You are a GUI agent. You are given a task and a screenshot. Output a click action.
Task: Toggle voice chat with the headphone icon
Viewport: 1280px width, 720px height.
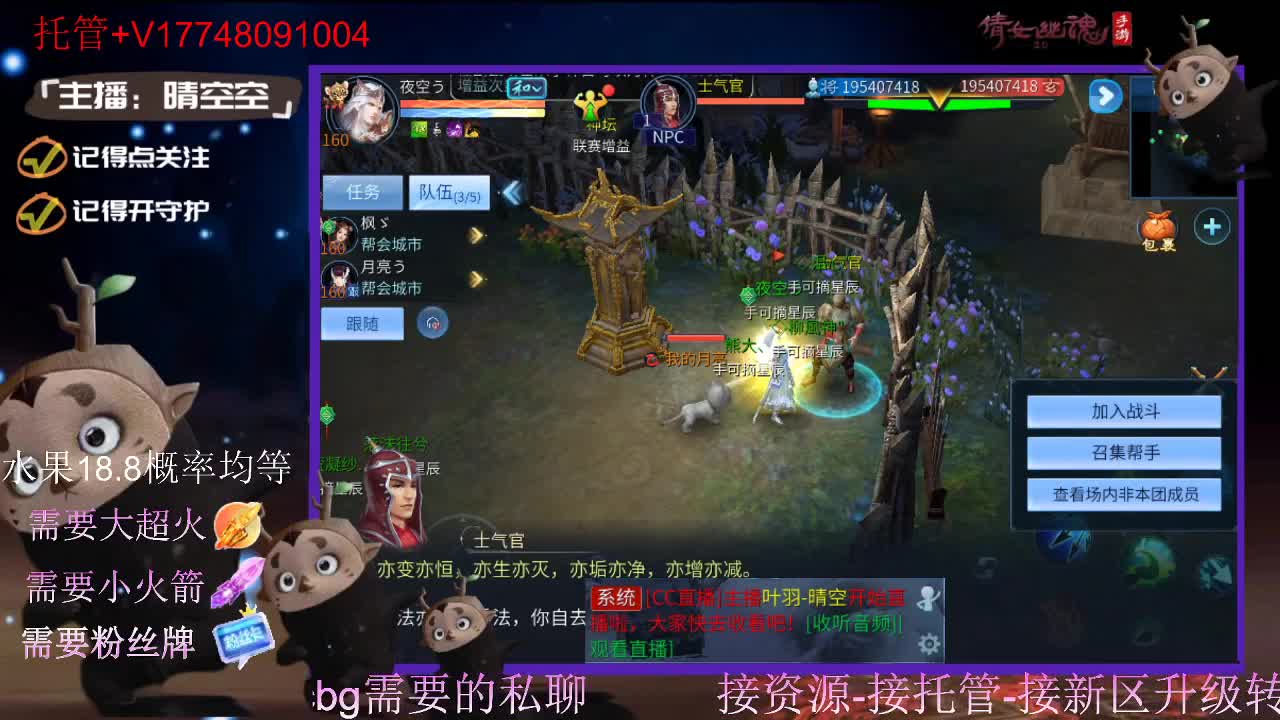[430, 323]
